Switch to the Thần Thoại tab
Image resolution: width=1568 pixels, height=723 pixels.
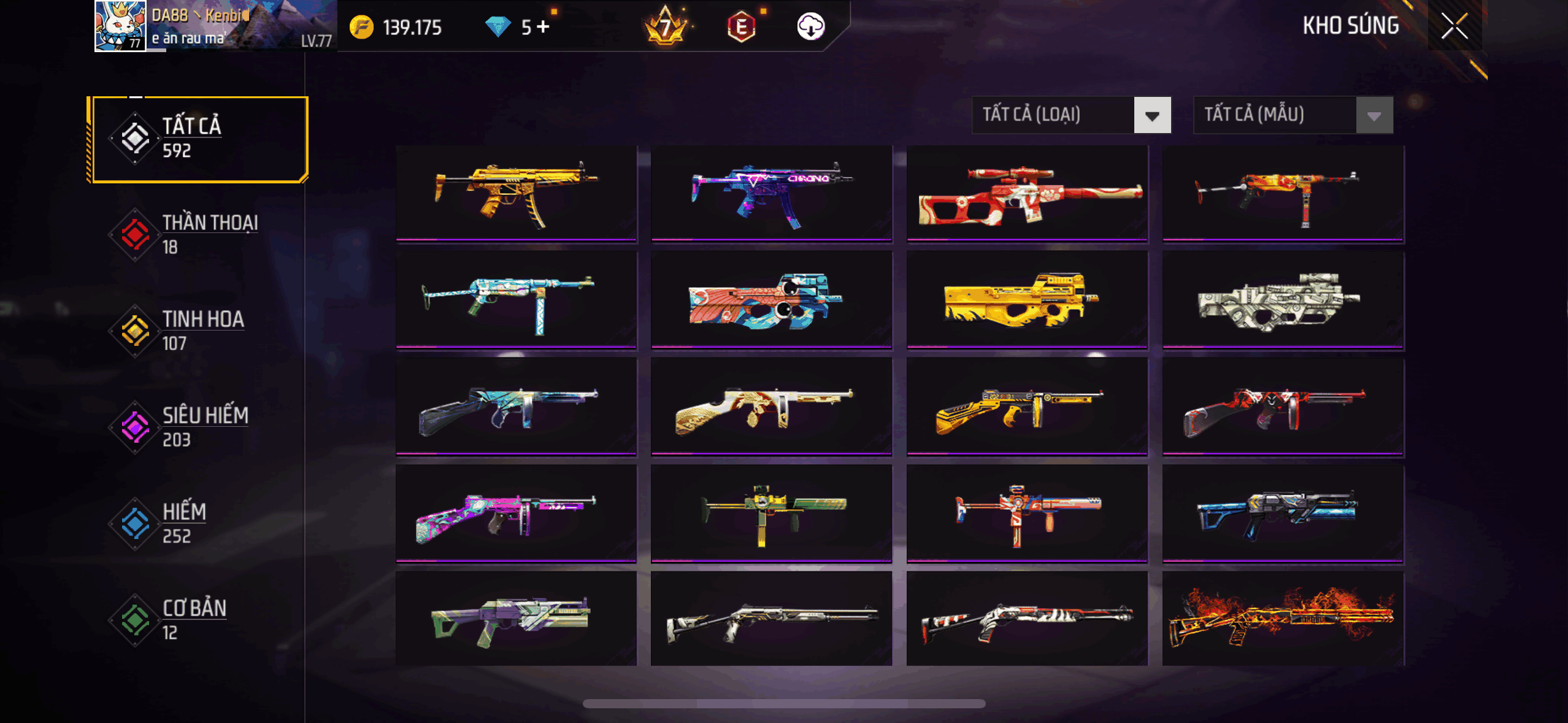[198, 235]
